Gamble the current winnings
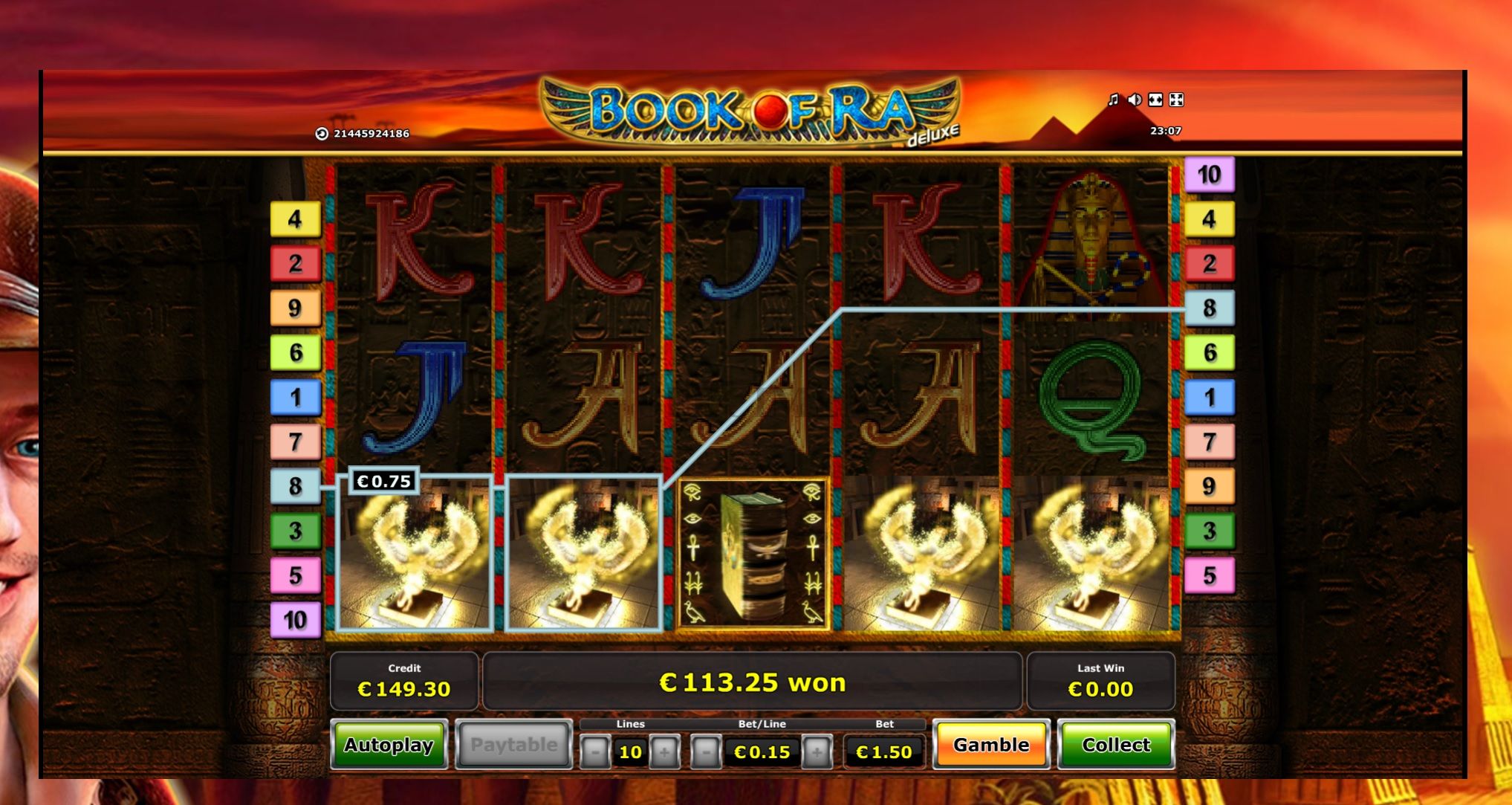The height and width of the screenshot is (805, 1512). pos(991,745)
